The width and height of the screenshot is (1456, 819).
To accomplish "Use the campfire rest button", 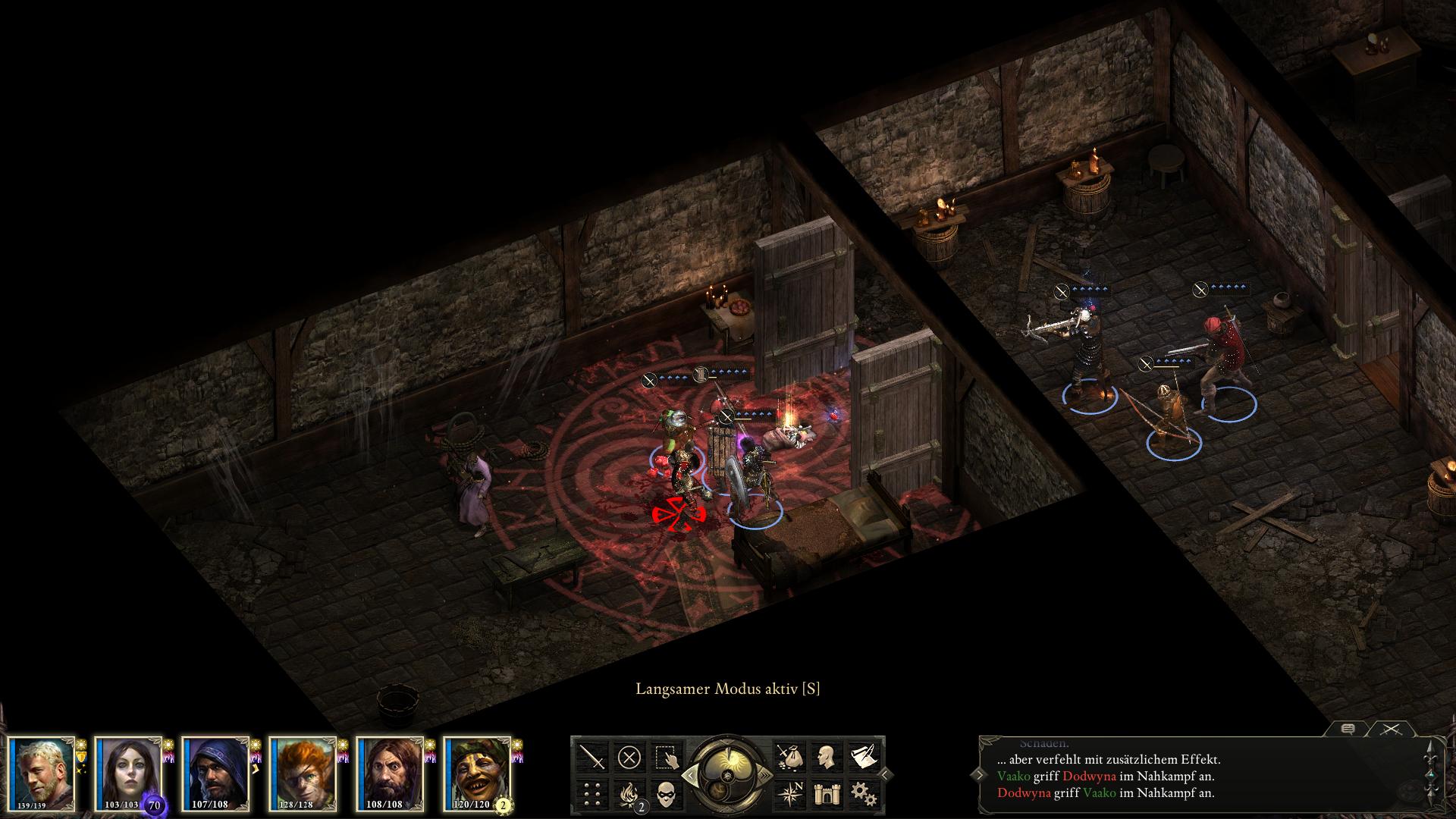I will point(629,794).
